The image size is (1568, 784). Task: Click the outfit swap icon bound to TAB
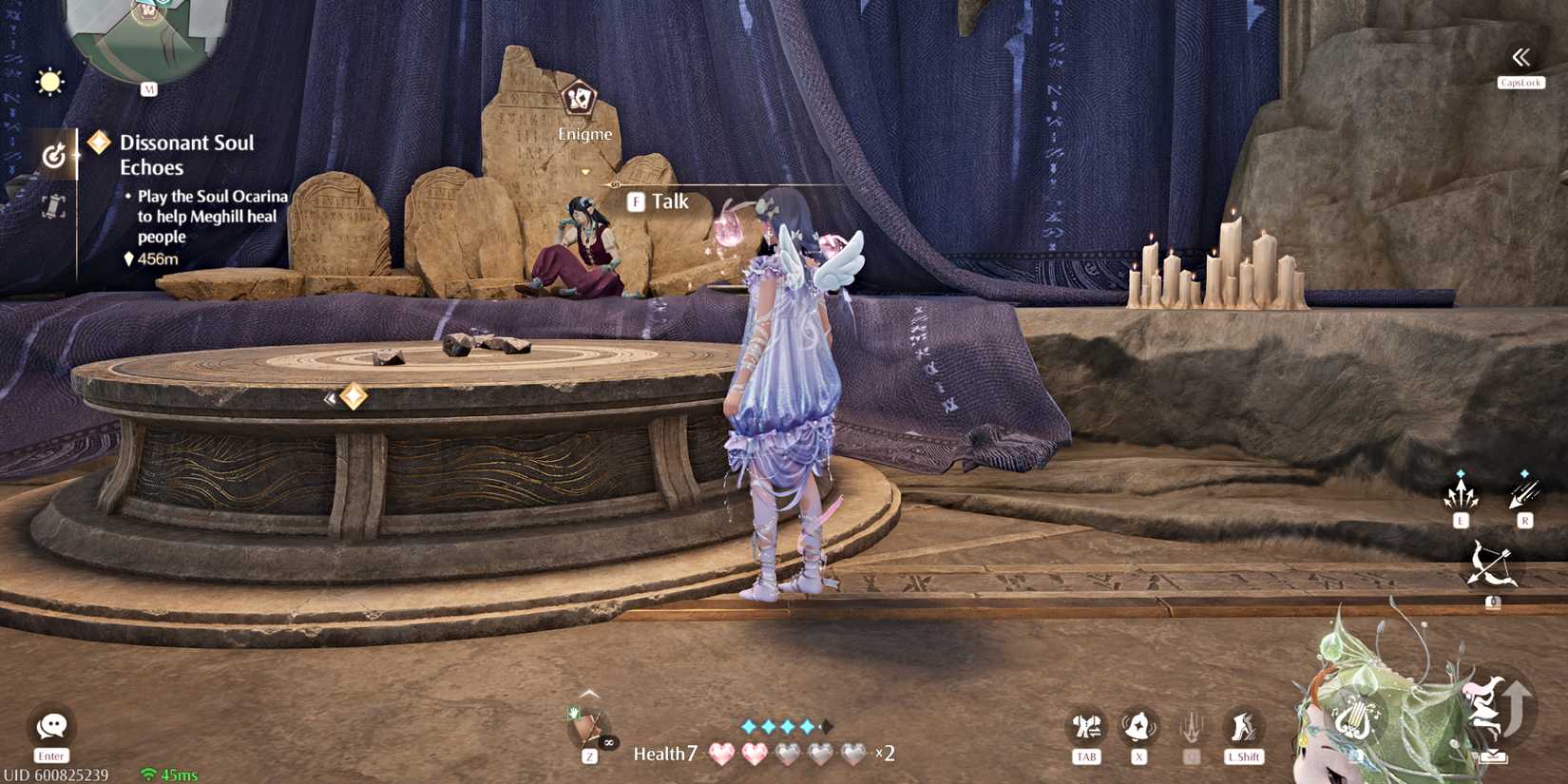1085,729
